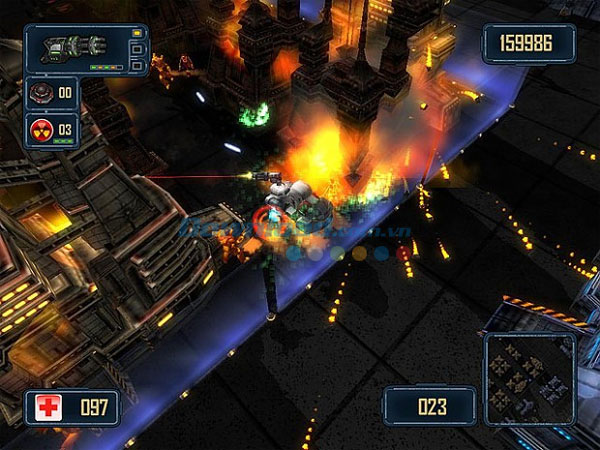Activate the nuke bomb icon

(x=41, y=129)
